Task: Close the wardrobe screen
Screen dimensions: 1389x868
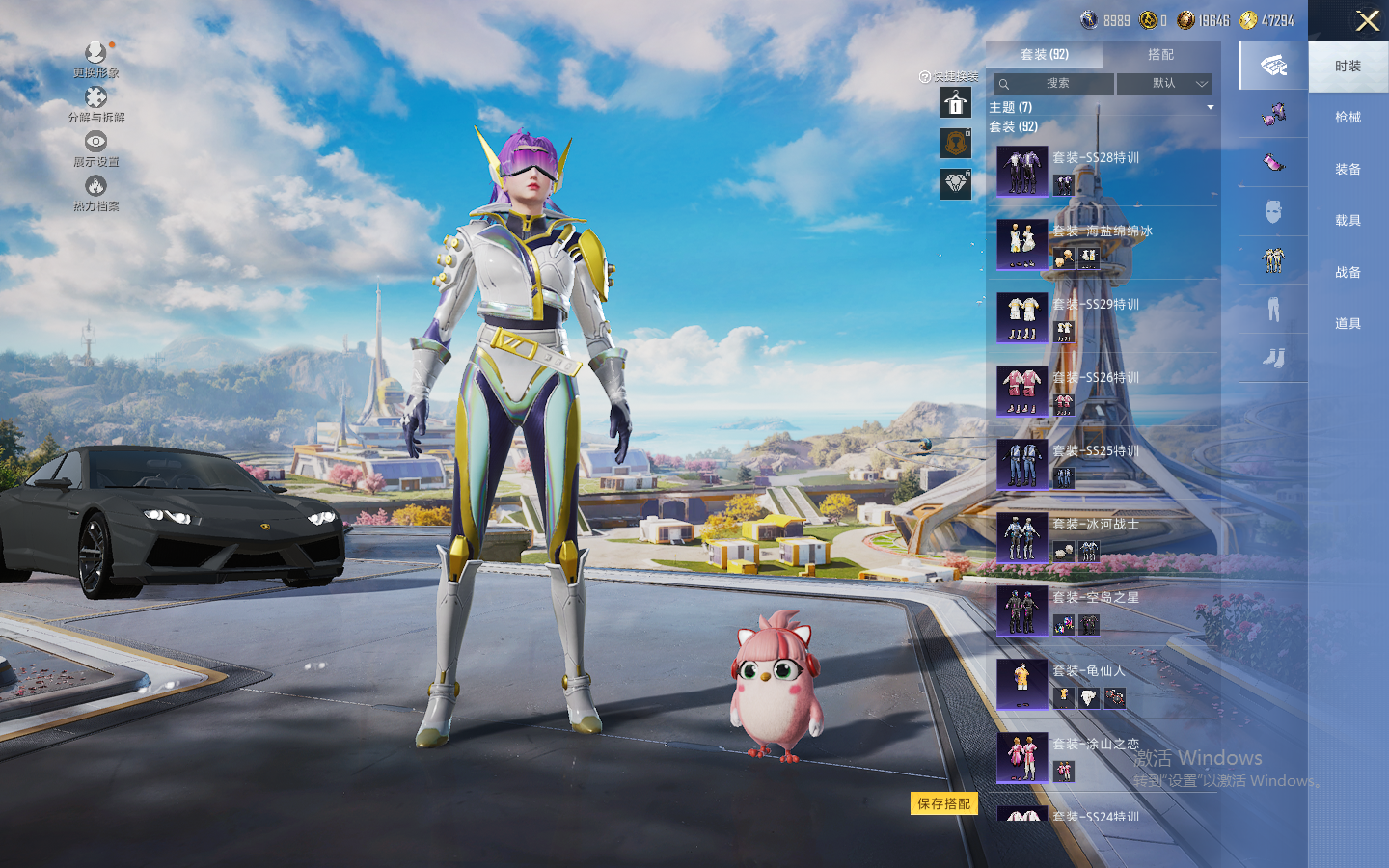Action: (x=1367, y=20)
